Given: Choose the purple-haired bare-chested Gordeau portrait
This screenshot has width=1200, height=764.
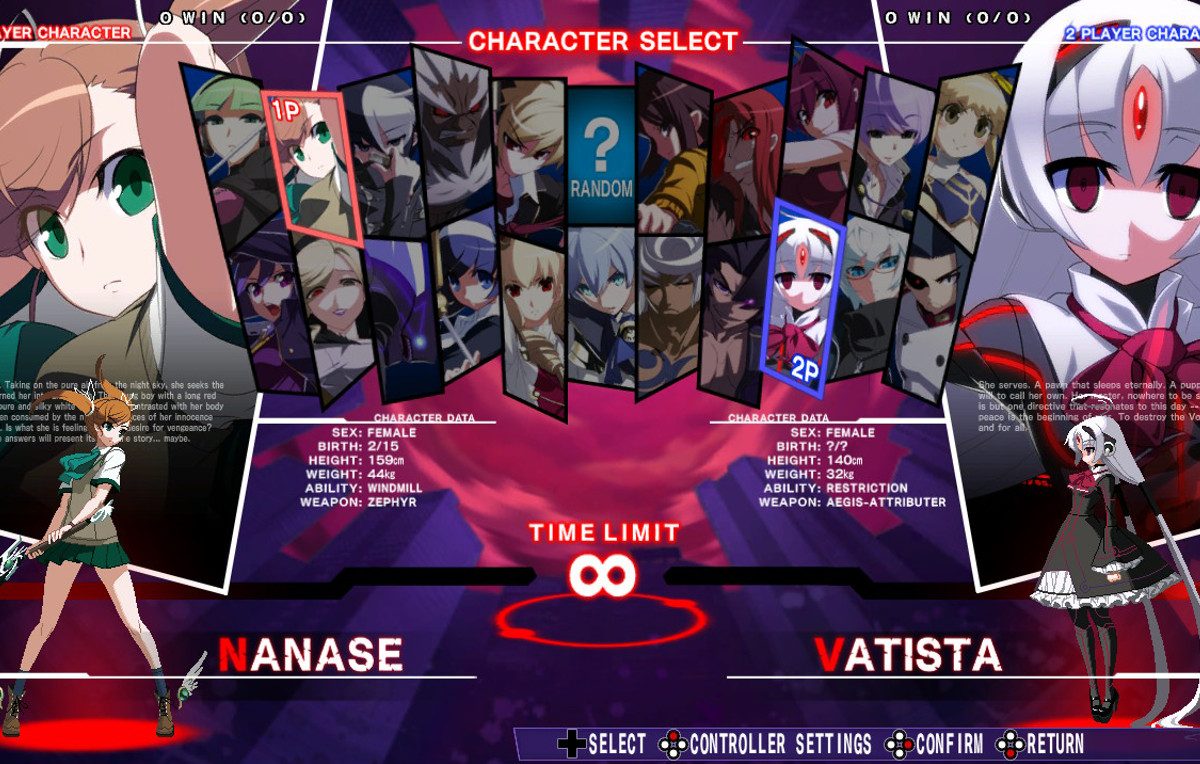Looking at the screenshot, I should click(733, 315).
